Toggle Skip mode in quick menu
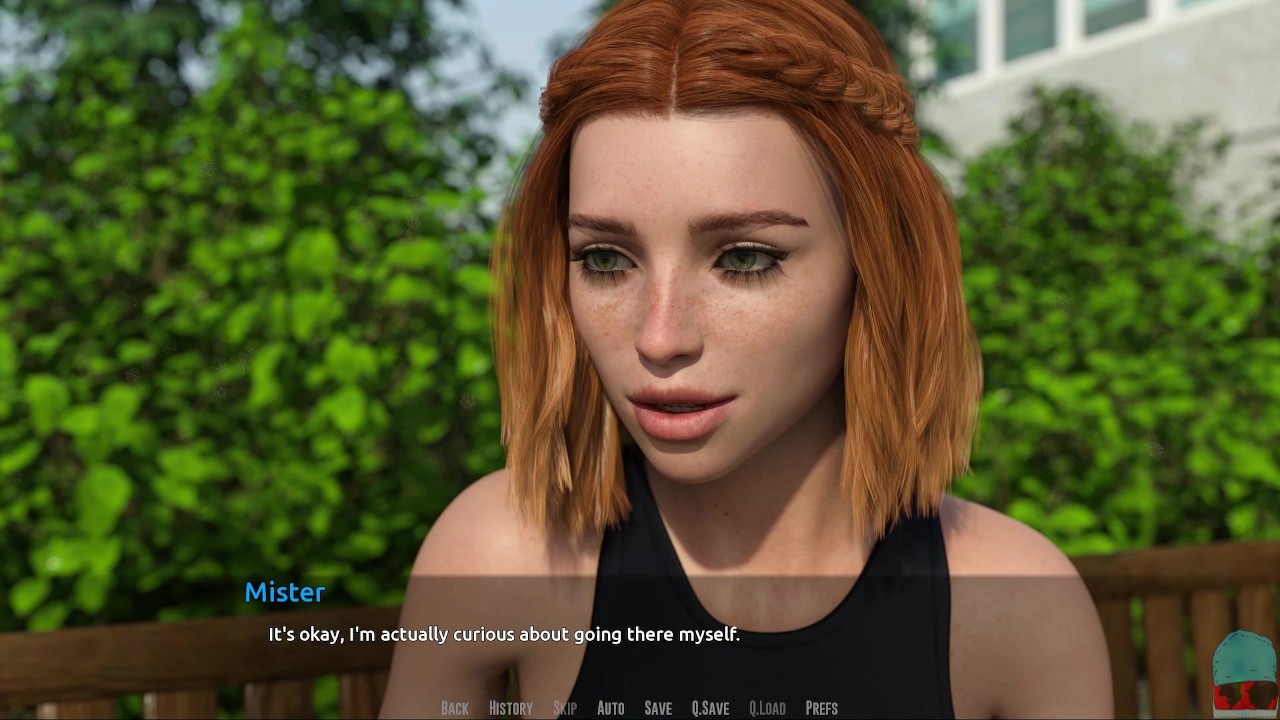Viewport: 1280px width, 720px height. [x=565, y=708]
